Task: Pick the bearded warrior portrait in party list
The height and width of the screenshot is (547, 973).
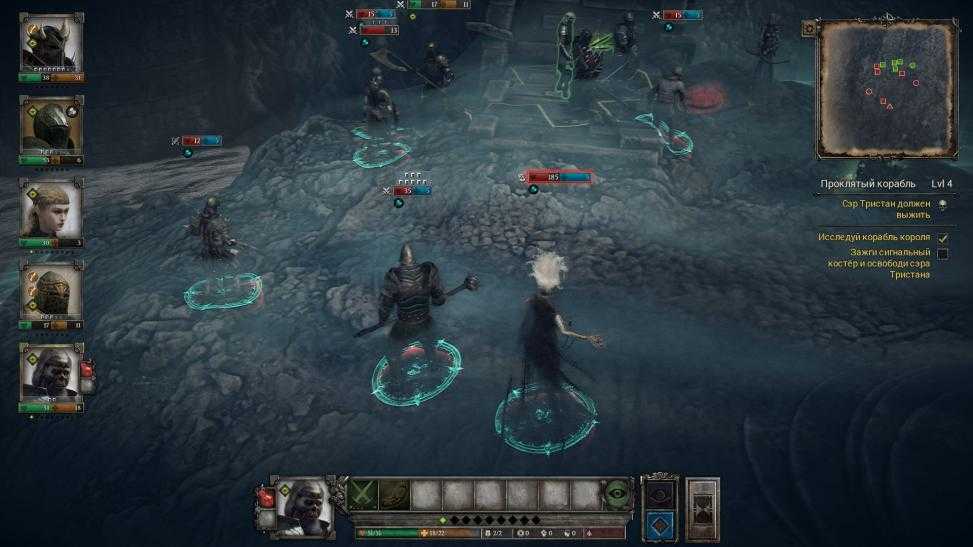Action: pyautogui.click(x=51, y=373)
